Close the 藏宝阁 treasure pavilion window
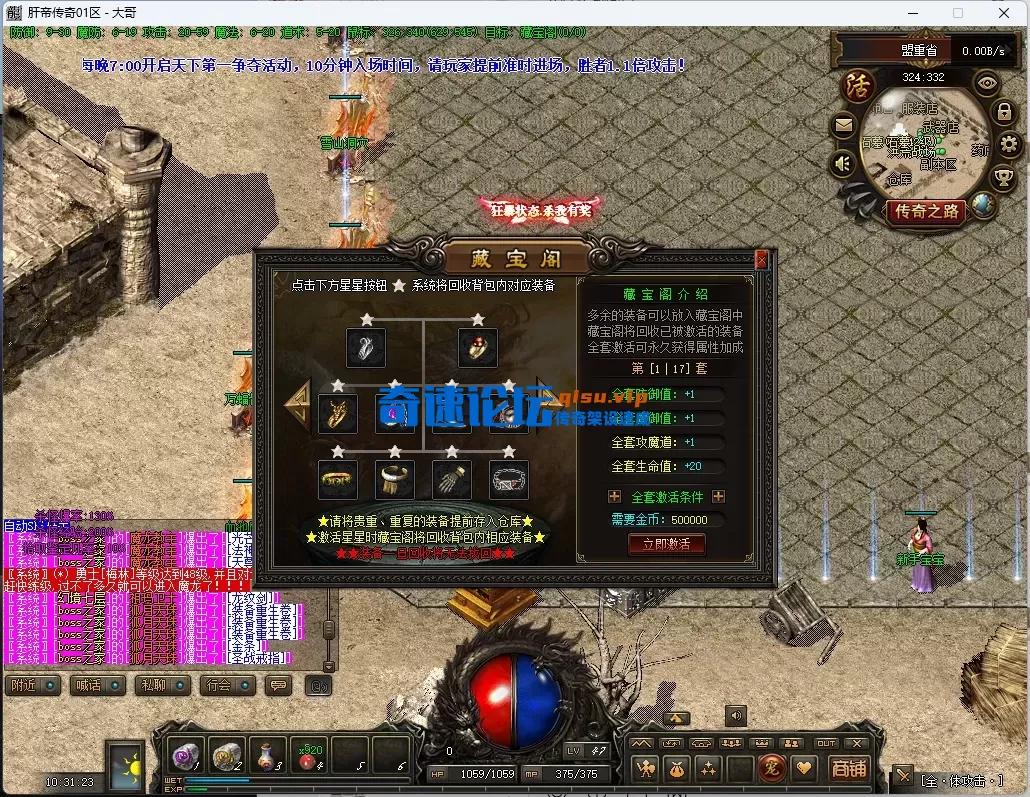Viewport: 1030px width, 797px height. (762, 260)
